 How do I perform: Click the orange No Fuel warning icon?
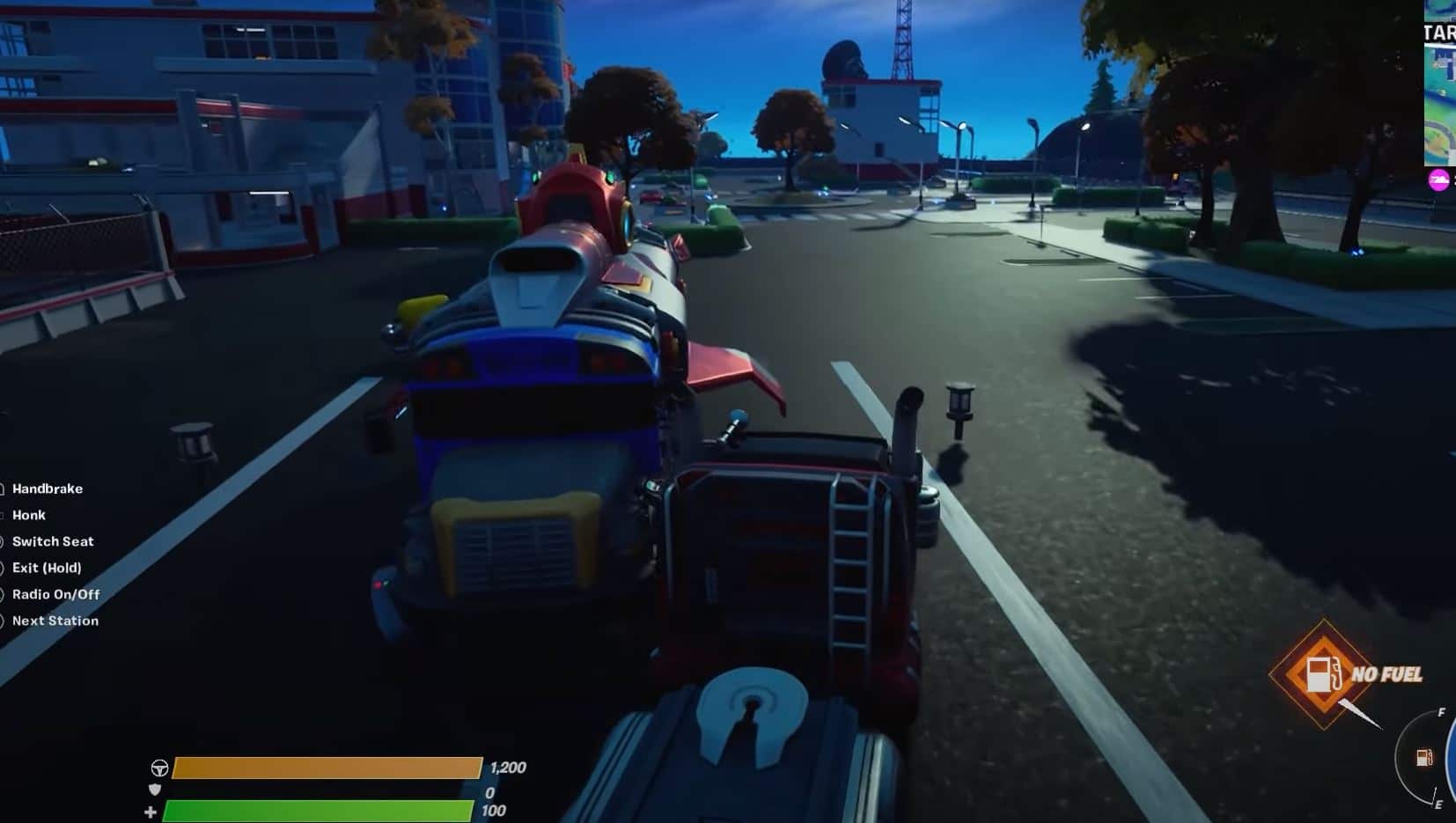pos(1322,675)
